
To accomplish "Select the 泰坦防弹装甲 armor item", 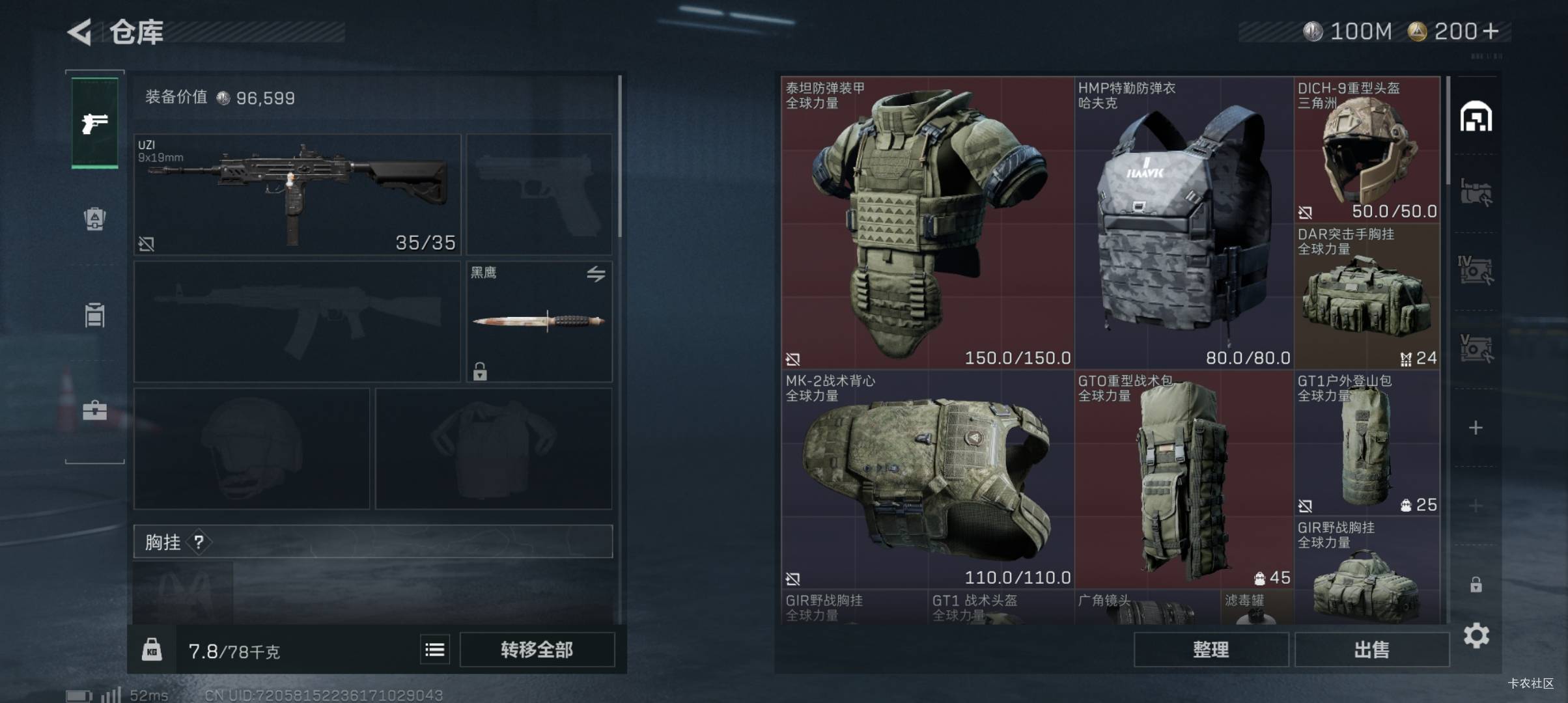I will pos(927,223).
